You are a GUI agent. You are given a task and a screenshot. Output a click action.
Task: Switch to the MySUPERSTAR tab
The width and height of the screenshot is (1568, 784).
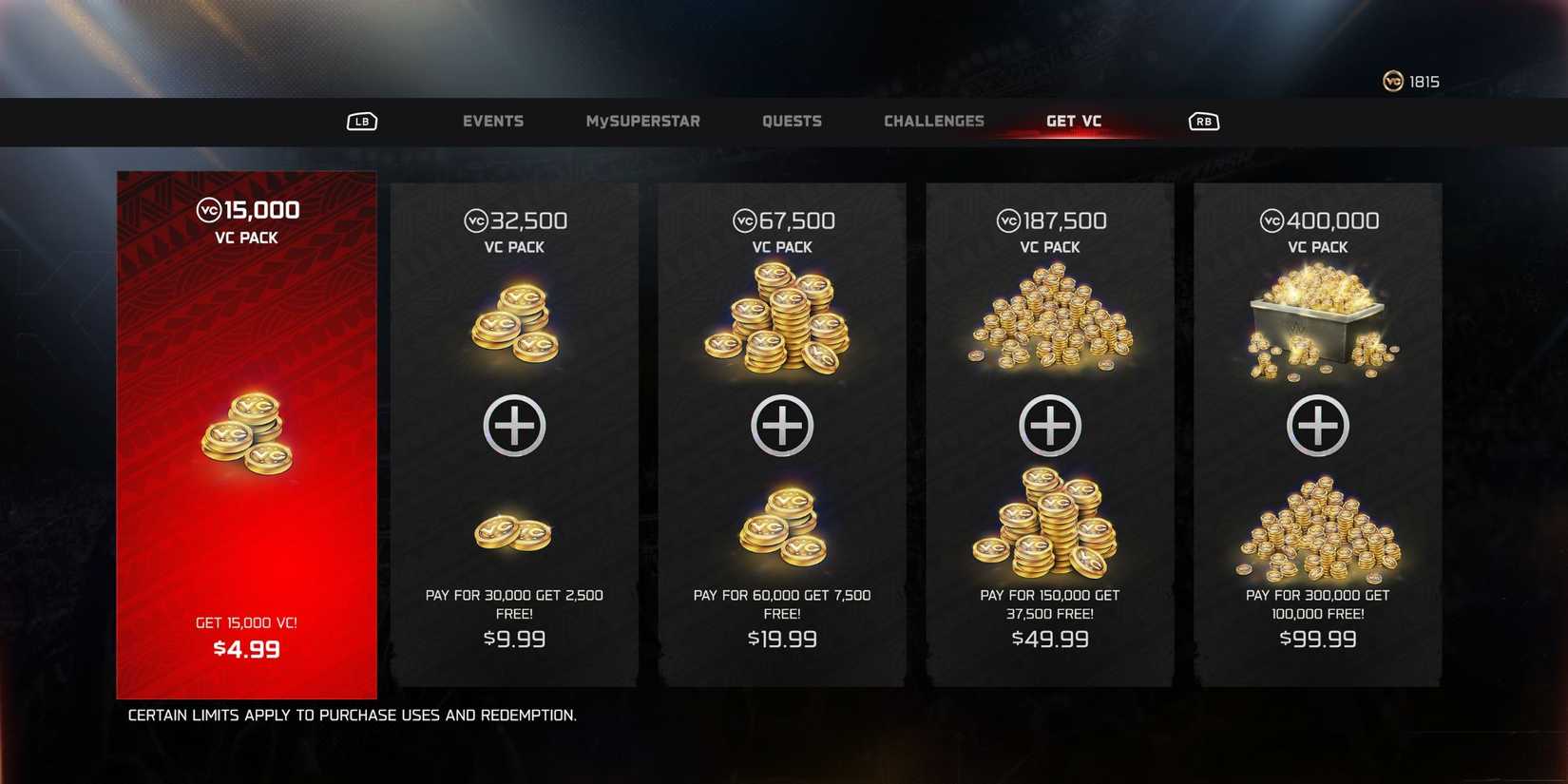click(642, 121)
